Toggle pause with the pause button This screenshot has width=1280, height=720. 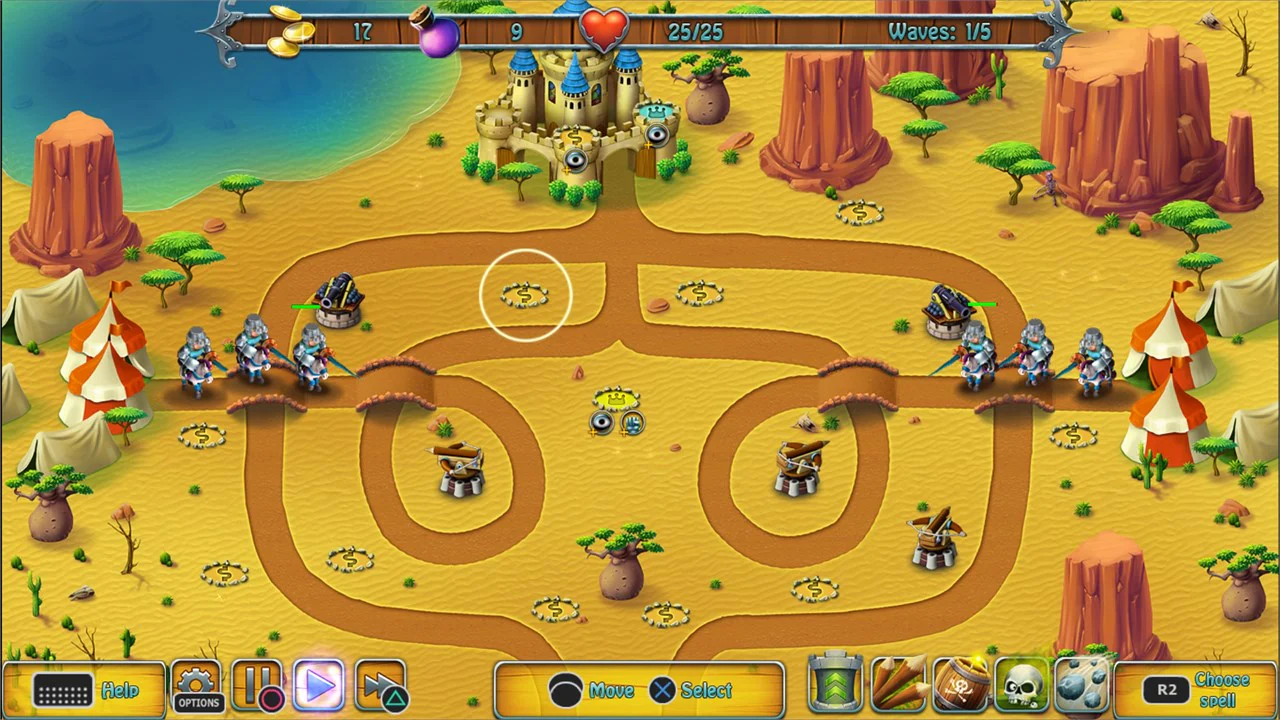pyautogui.click(x=258, y=685)
